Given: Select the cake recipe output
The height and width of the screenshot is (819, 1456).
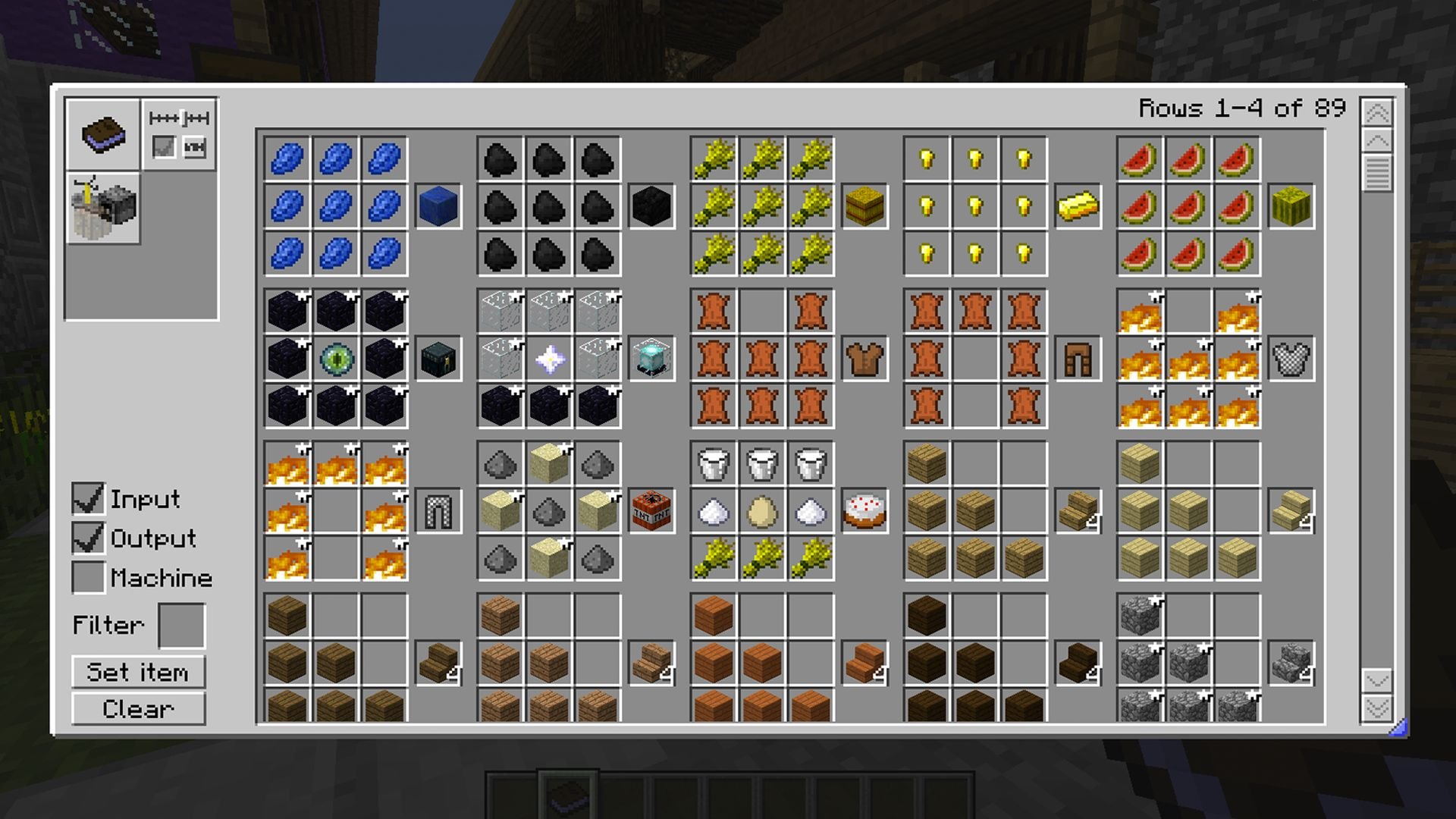Looking at the screenshot, I should 864,511.
